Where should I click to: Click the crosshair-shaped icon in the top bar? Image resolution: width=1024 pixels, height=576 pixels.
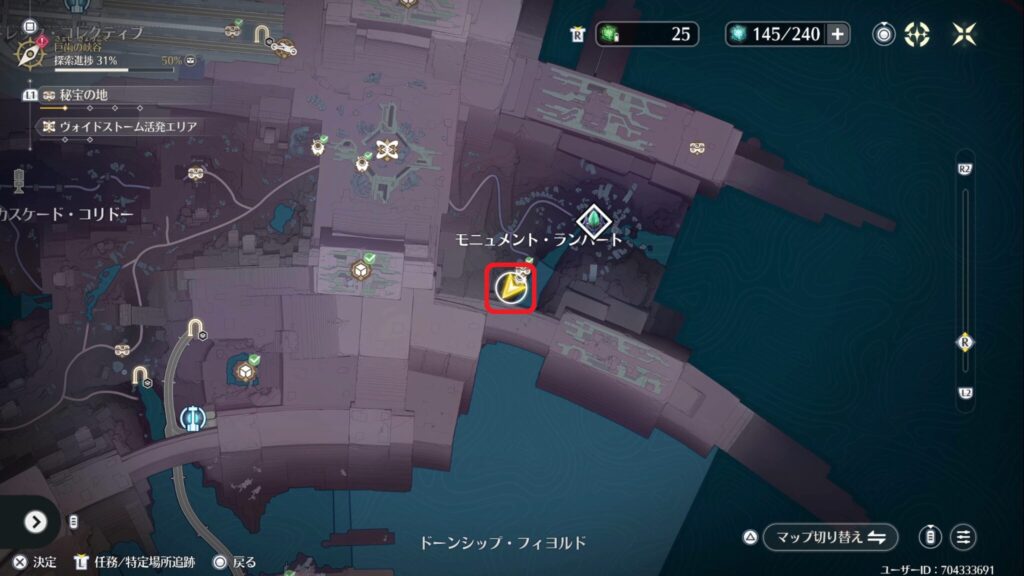[x=917, y=34]
